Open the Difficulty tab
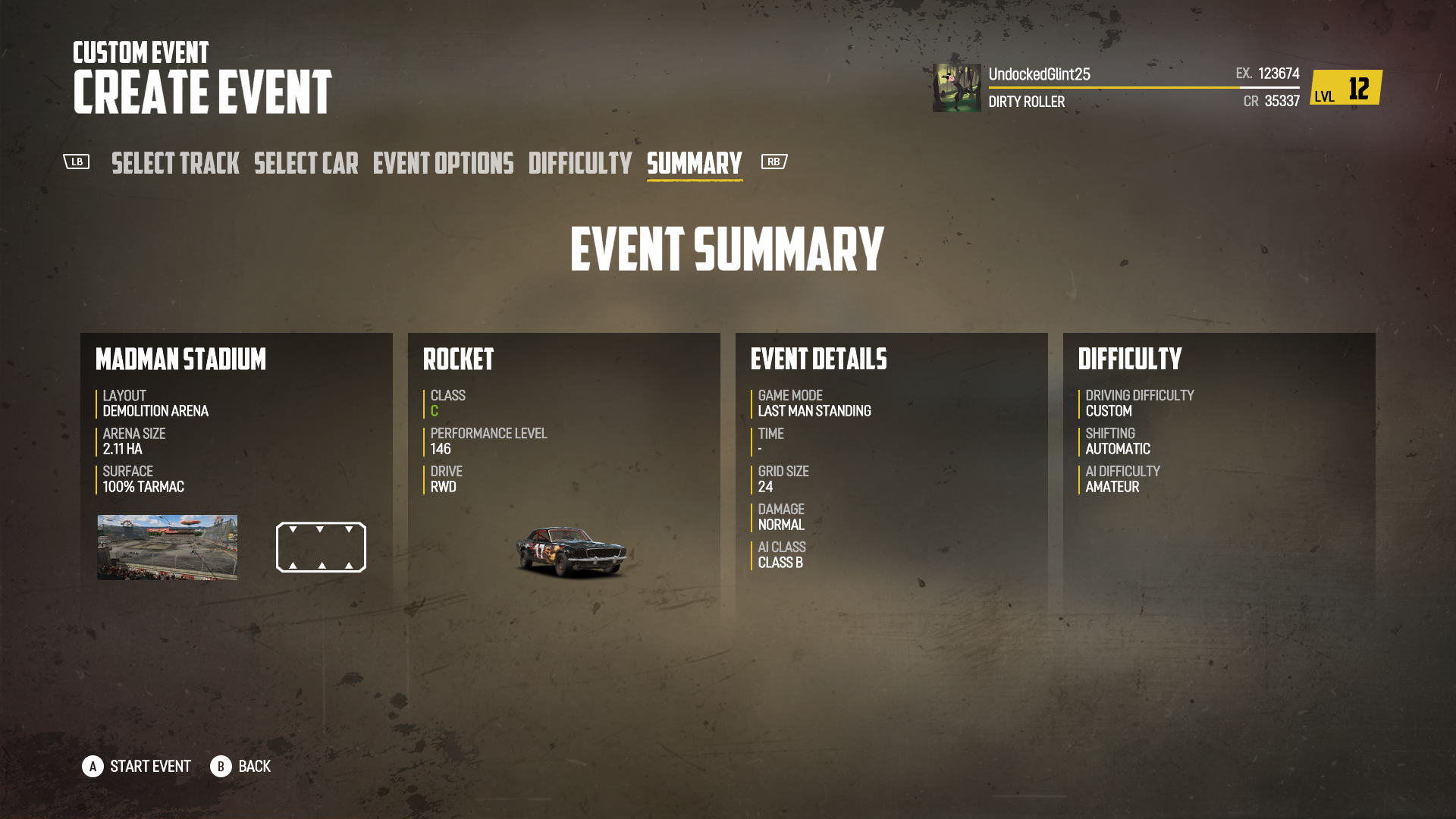The image size is (1456, 819). coord(579,164)
